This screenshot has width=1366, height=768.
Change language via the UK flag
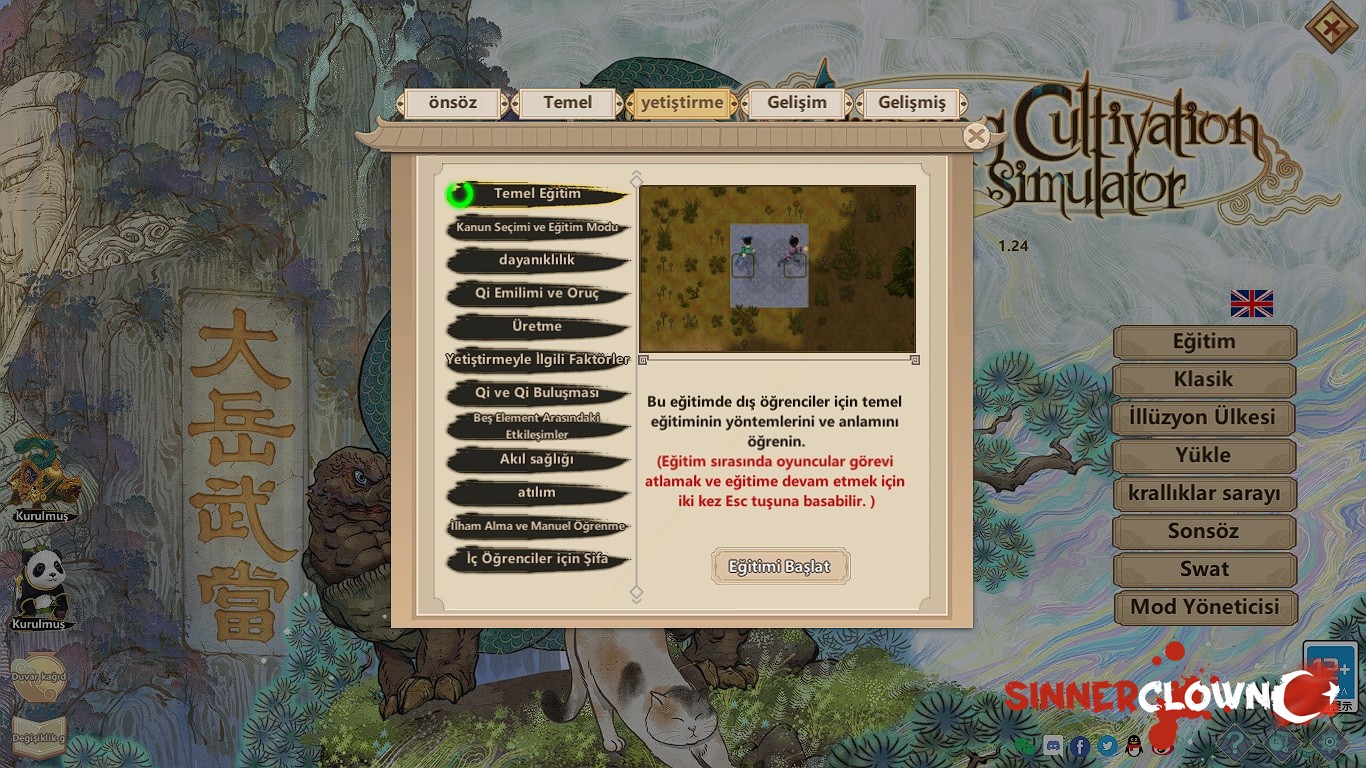tap(1252, 303)
